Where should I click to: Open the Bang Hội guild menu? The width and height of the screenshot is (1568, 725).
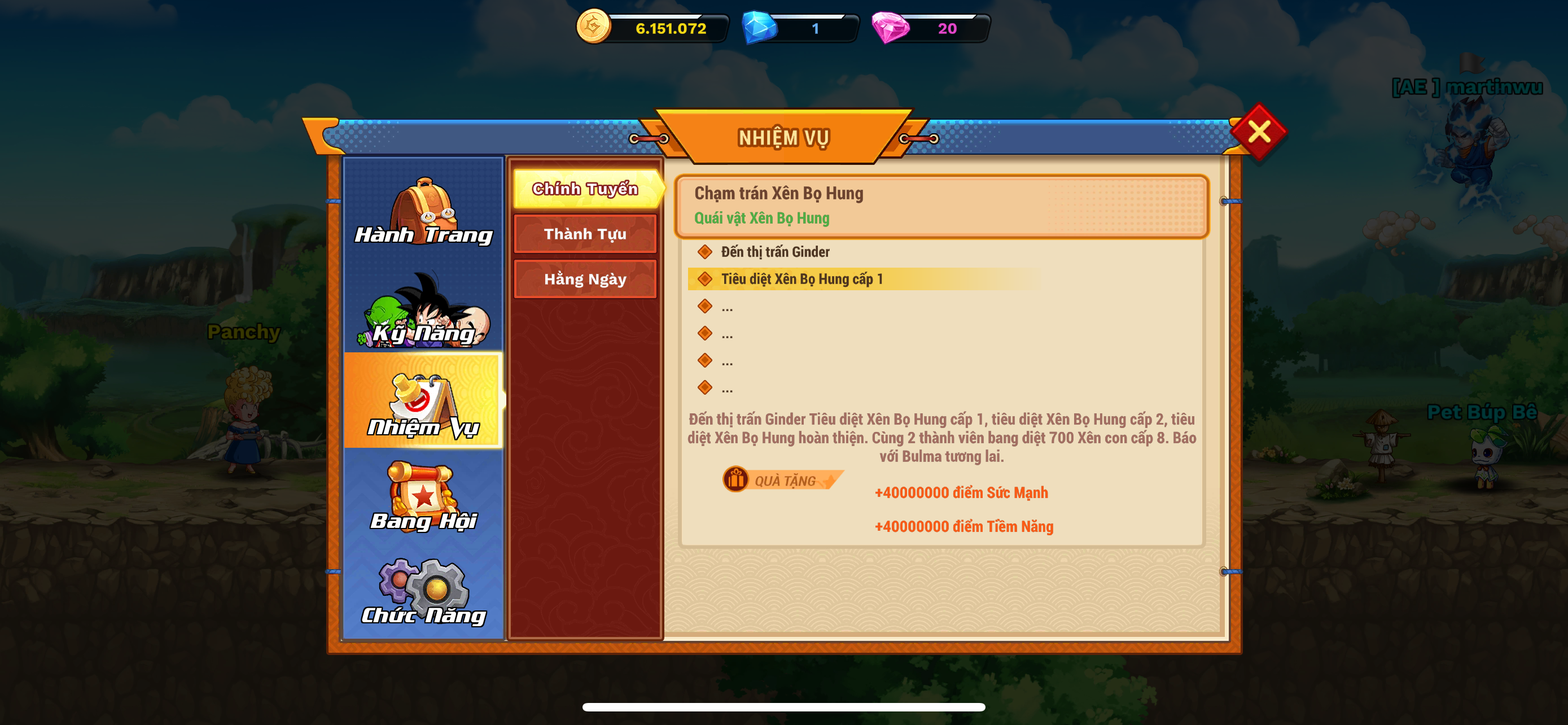point(424,497)
